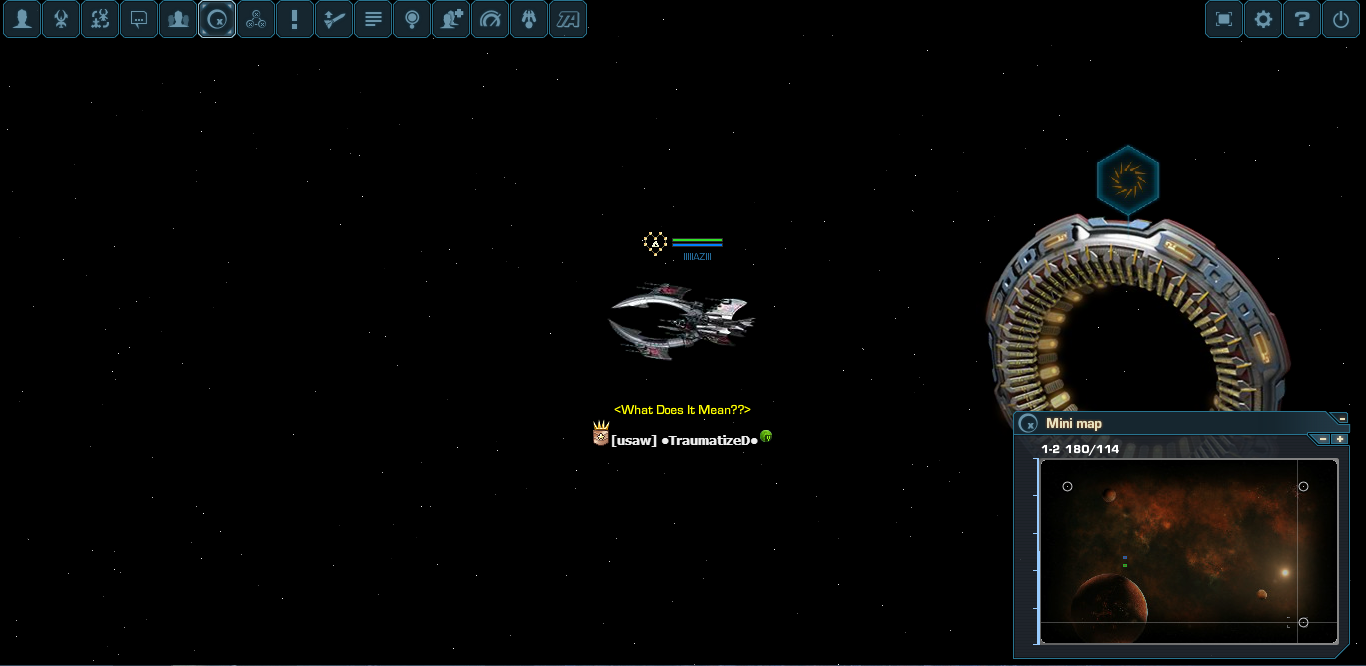Open the user profile silhouette icon
The image size is (1366, 666).
(22, 19)
